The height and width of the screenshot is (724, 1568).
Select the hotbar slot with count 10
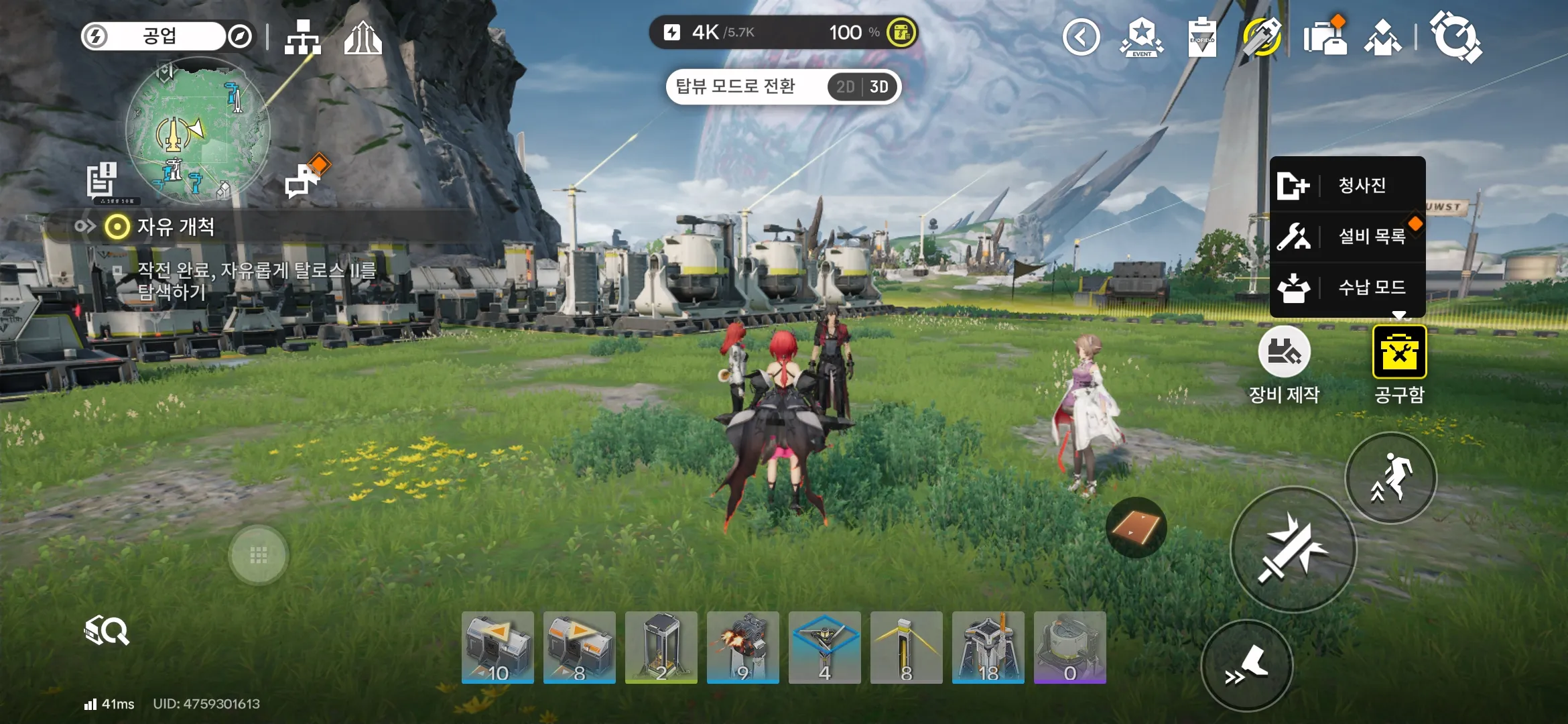click(x=497, y=648)
